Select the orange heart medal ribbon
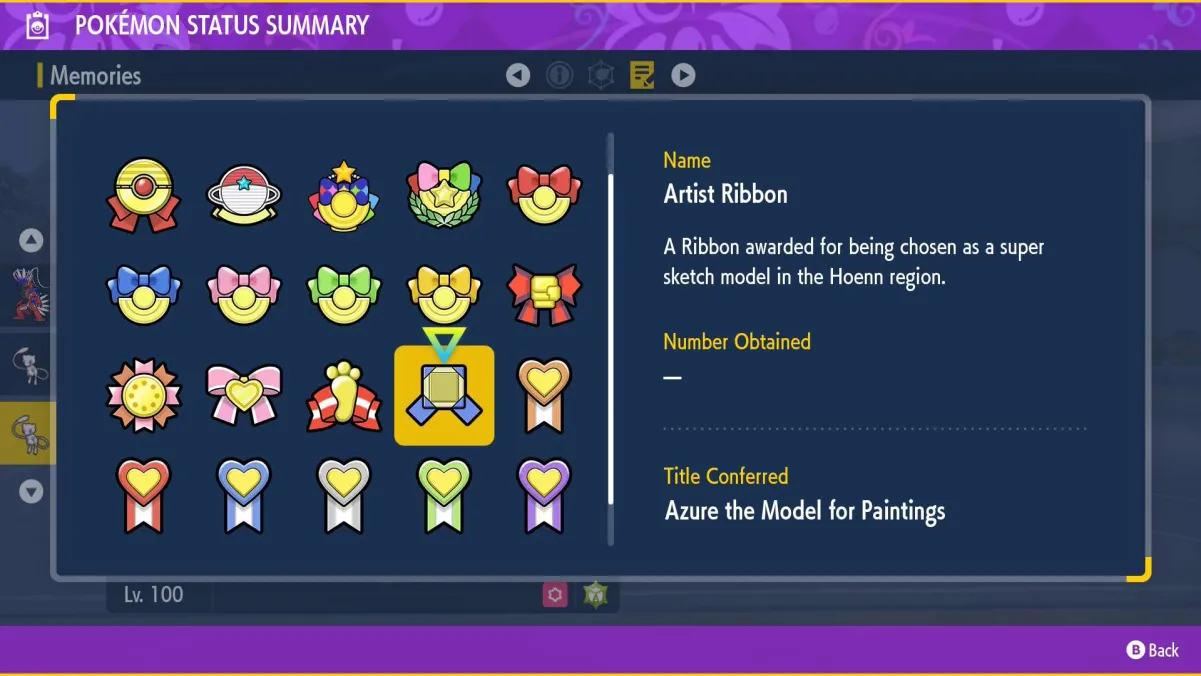1201x676 pixels. point(544,395)
